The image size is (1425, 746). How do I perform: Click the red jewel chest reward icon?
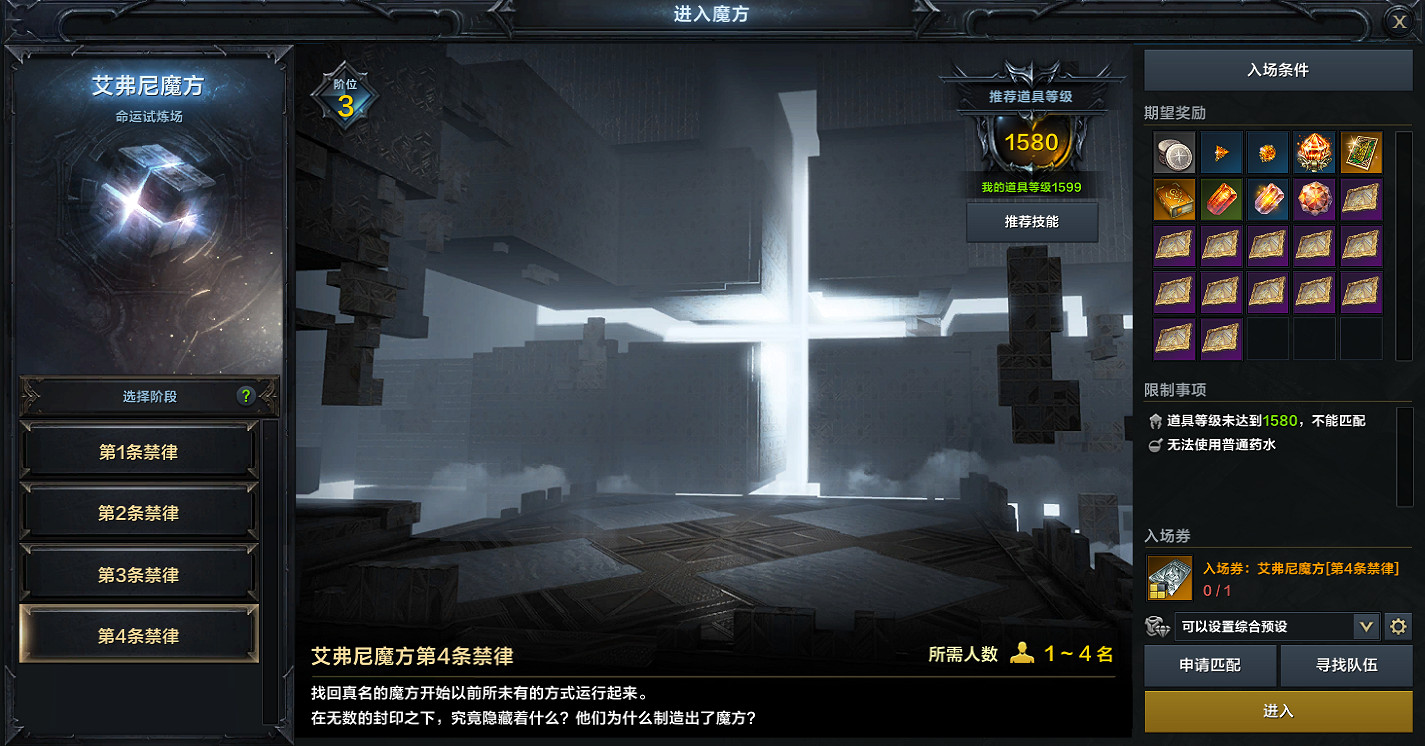pyautogui.click(x=1314, y=152)
